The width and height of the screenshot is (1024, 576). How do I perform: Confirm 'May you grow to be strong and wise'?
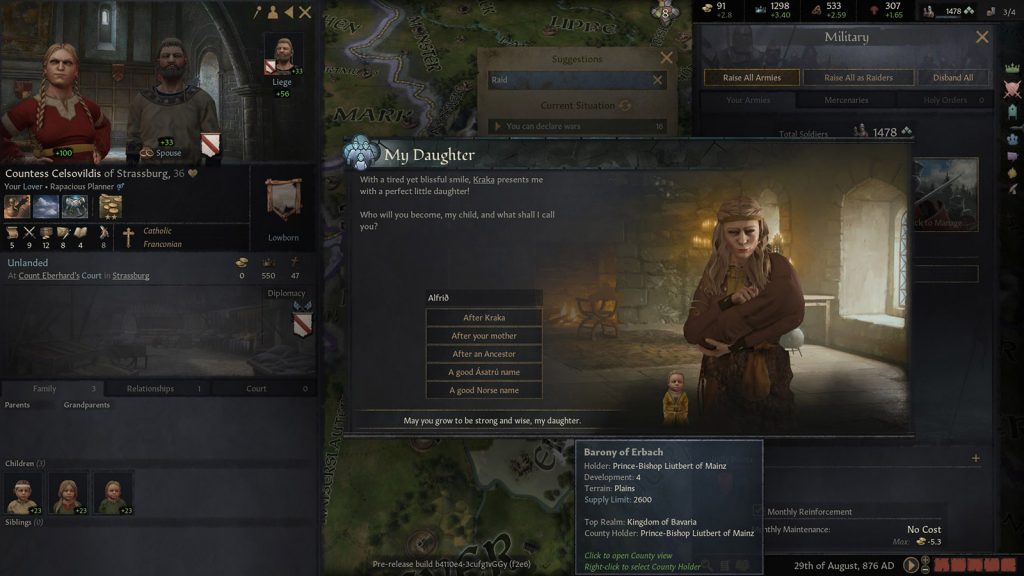tap(491, 421)
